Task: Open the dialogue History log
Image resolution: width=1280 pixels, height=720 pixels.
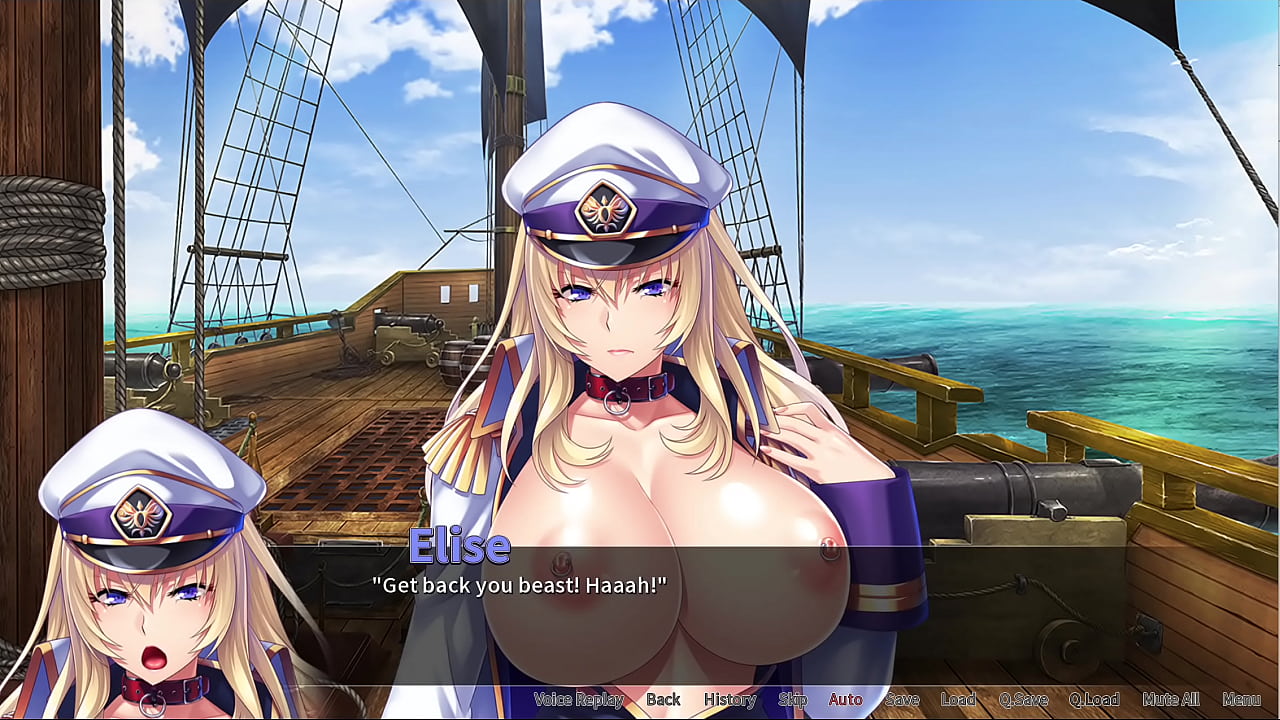Action: click(x=729, y=700)
